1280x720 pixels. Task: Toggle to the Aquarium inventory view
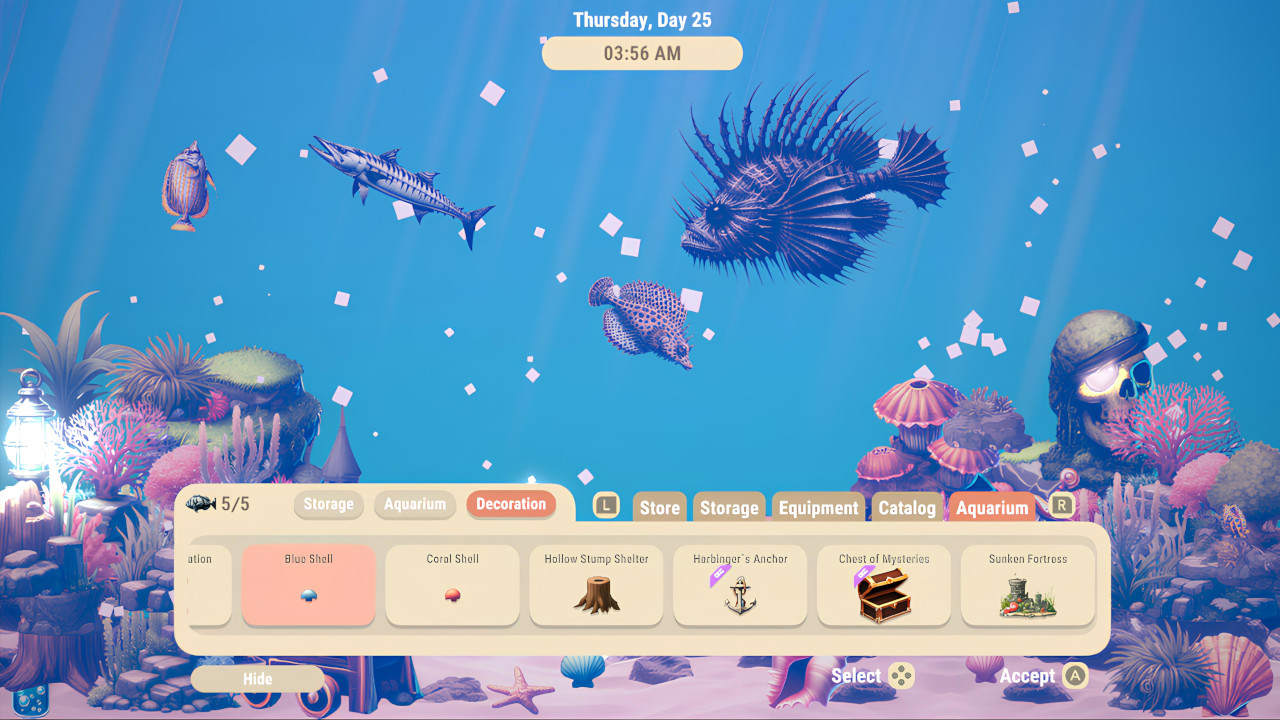point(415,505)
